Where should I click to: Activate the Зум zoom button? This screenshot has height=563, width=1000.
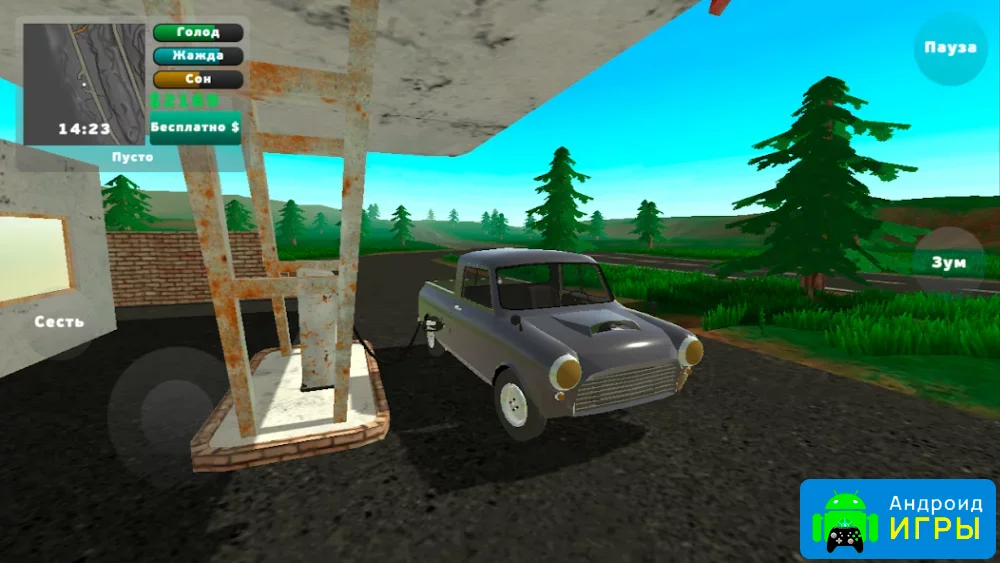point(950,263)
